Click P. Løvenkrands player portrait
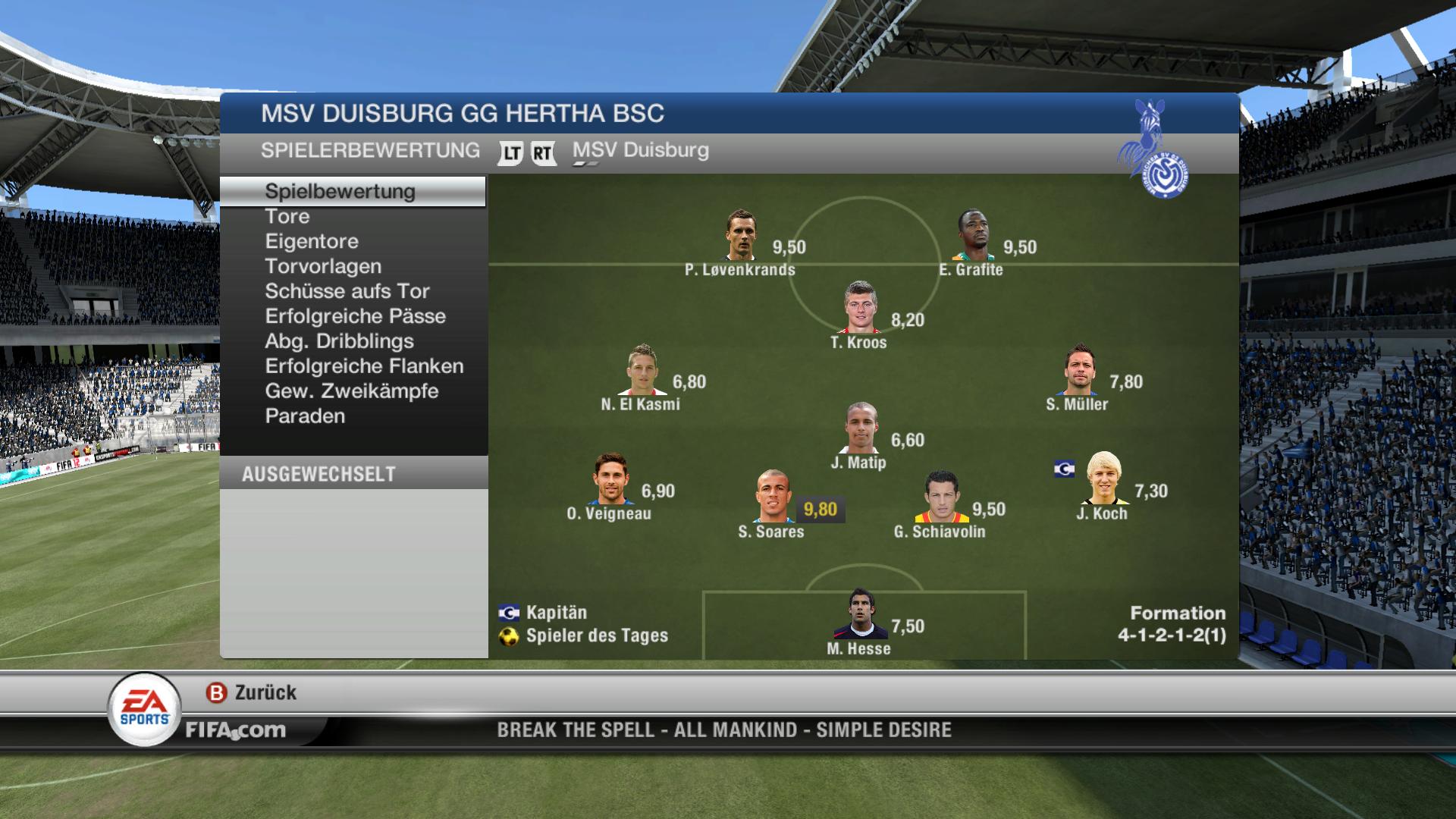This screenshot has width=1456, height=819. coord(741,236)
